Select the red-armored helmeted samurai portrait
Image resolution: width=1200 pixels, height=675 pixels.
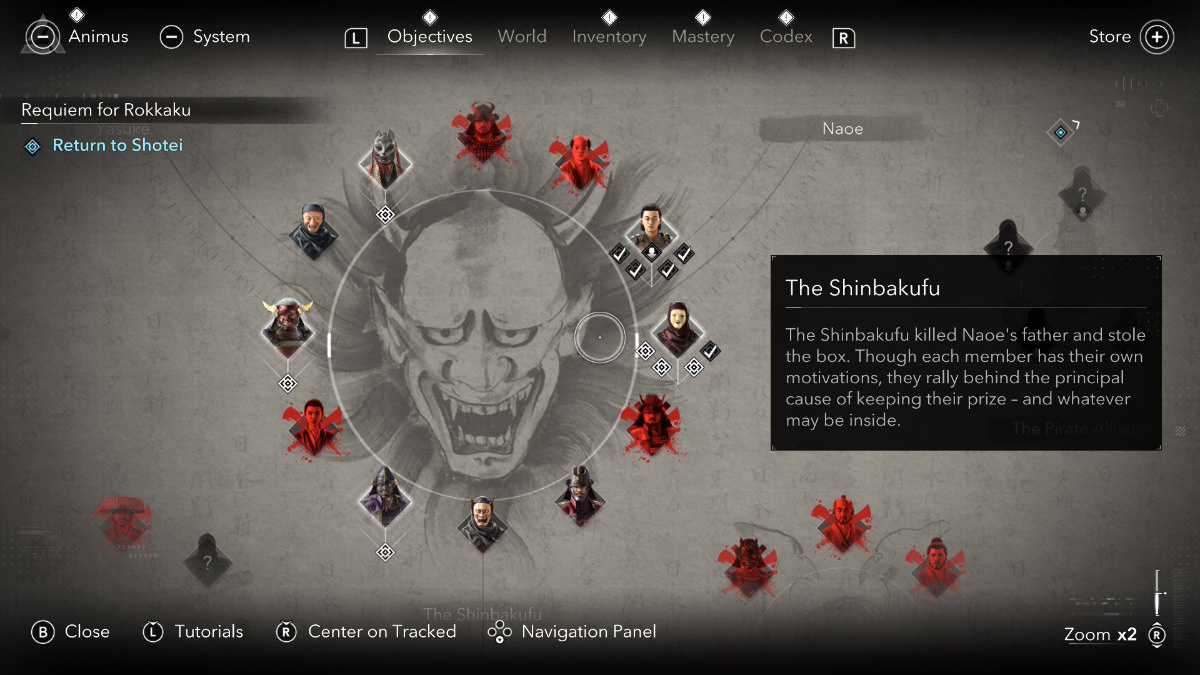click(x=580, y=495)
